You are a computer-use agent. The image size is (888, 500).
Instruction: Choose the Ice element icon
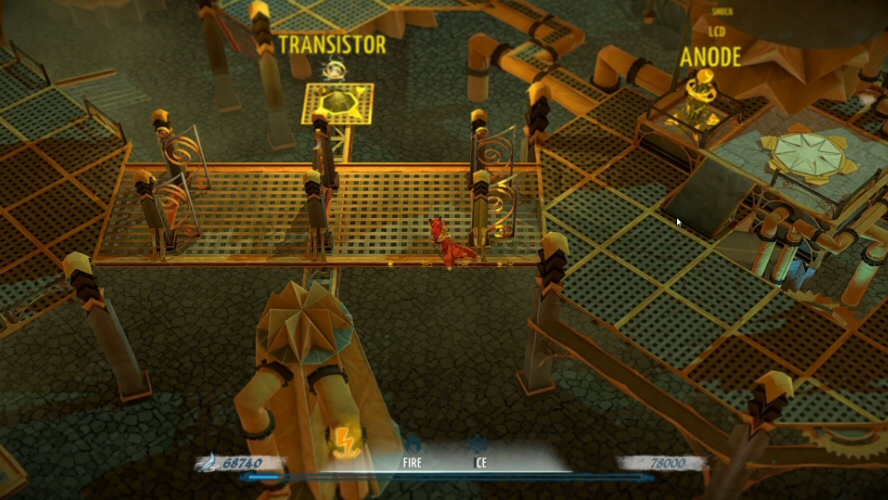(x=478, y=445)
